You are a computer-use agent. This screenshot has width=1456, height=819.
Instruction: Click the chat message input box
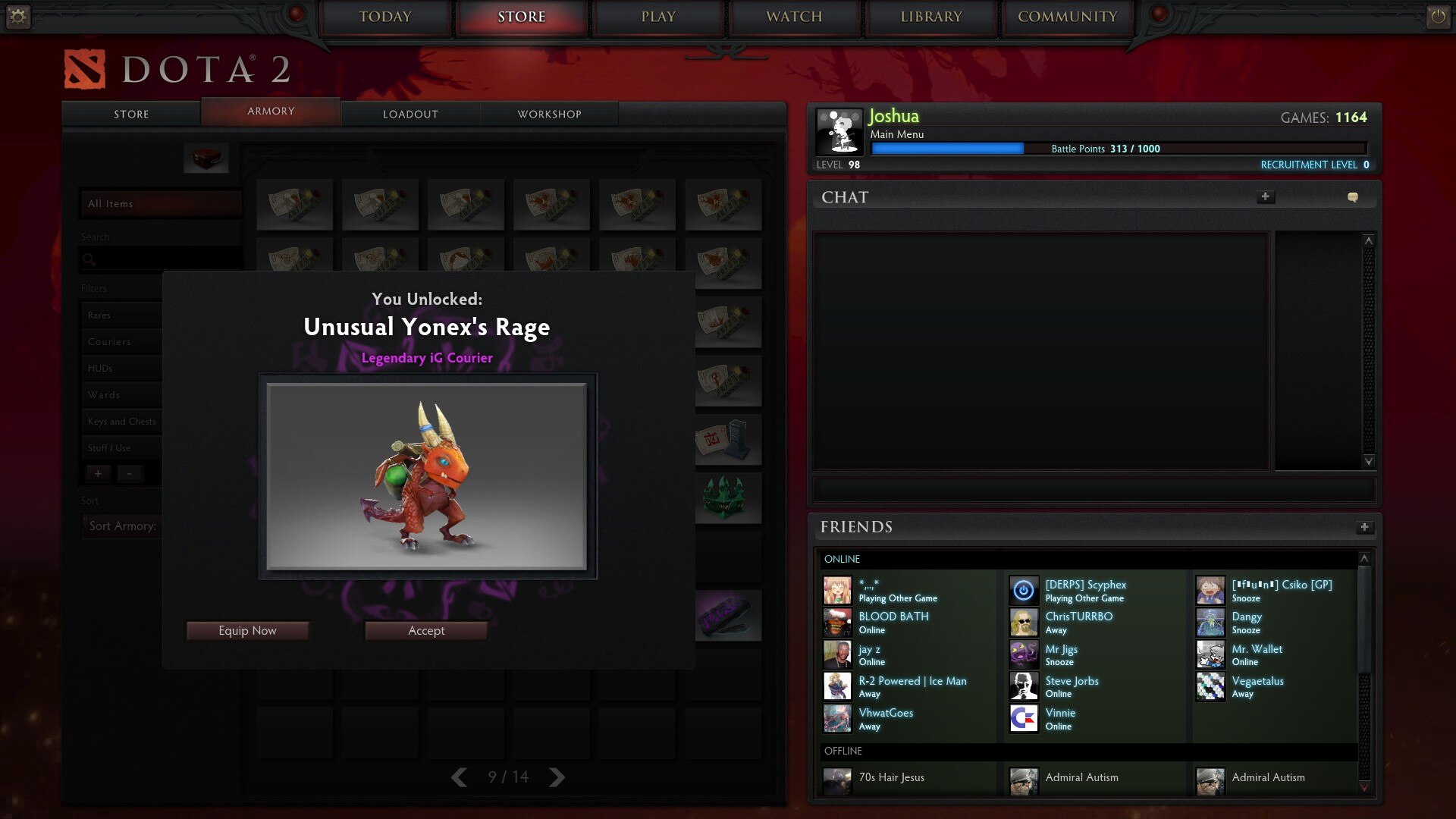click(1094, 489)
